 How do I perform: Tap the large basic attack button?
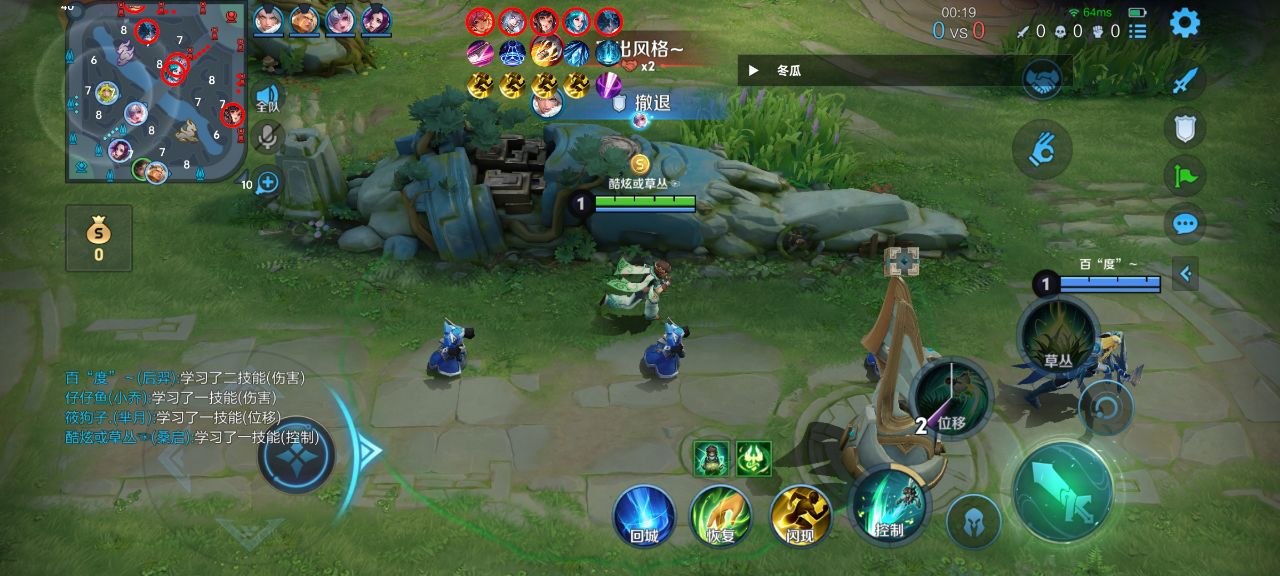coord(1062,491)
